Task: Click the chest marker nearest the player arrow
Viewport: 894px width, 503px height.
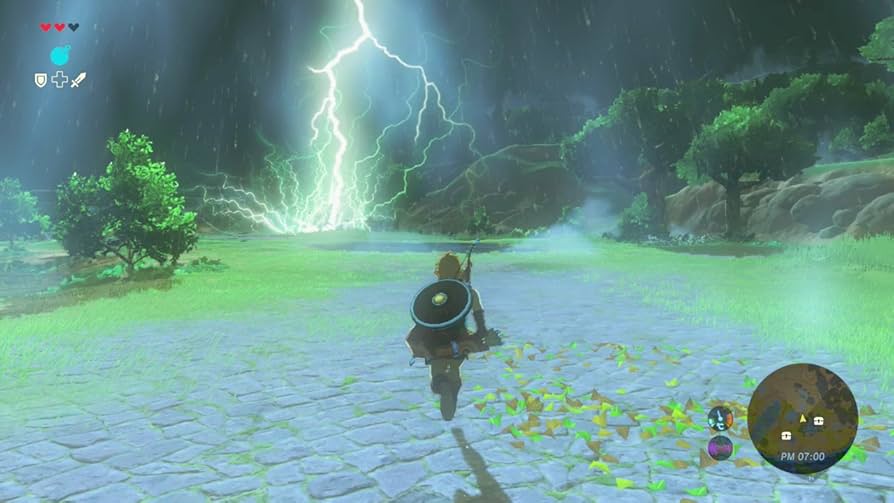Action: 819,421
